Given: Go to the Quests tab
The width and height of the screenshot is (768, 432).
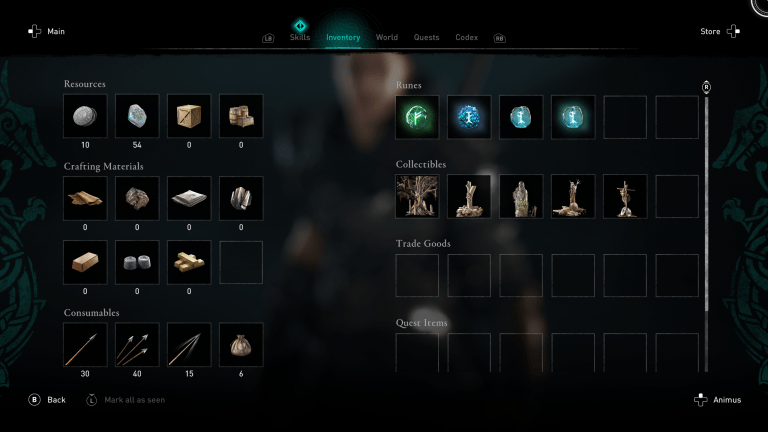Looking at the screenshot, I should pos(426,37).
